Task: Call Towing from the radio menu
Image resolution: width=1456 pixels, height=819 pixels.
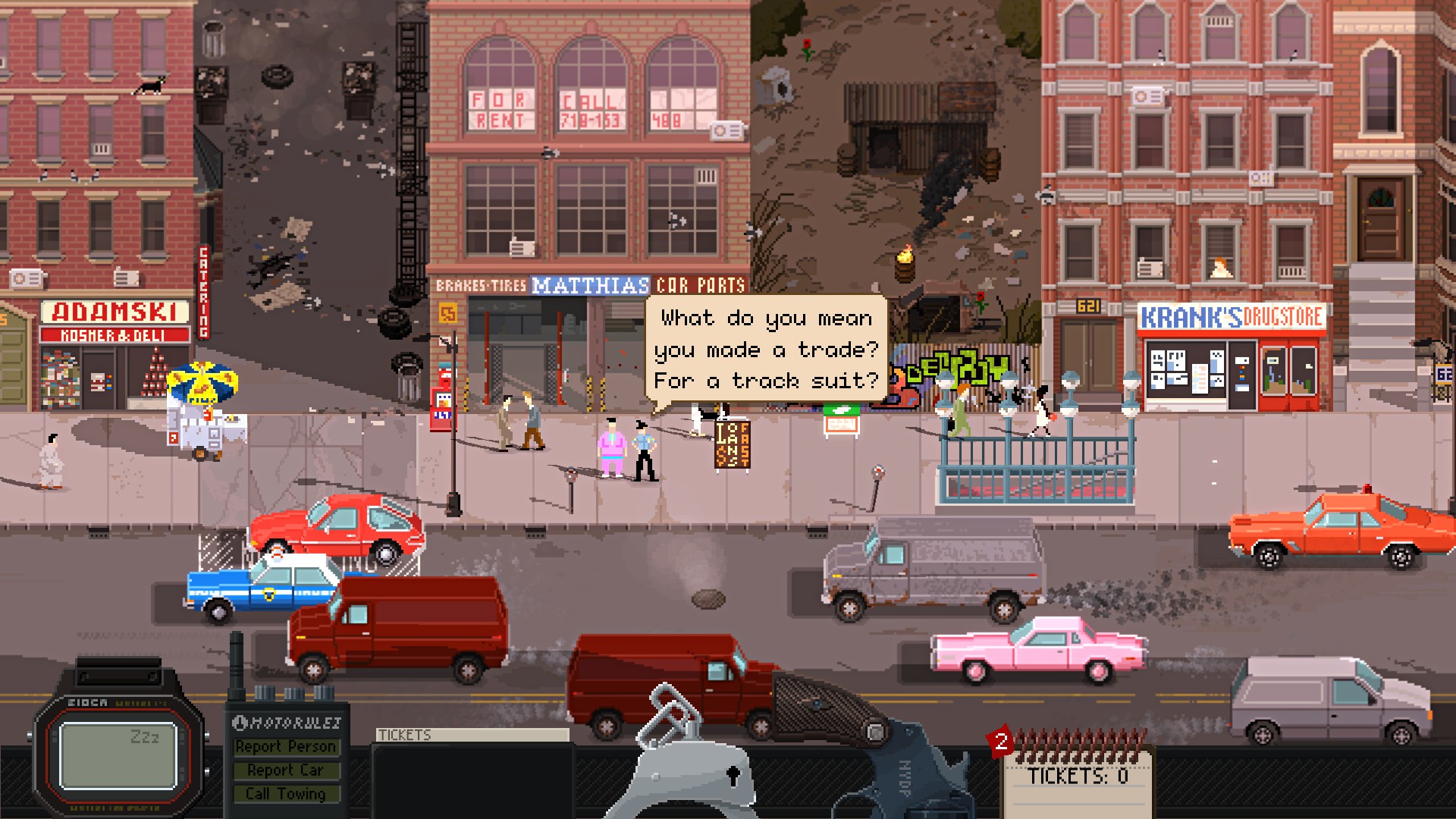Action: tap(285, 794)
